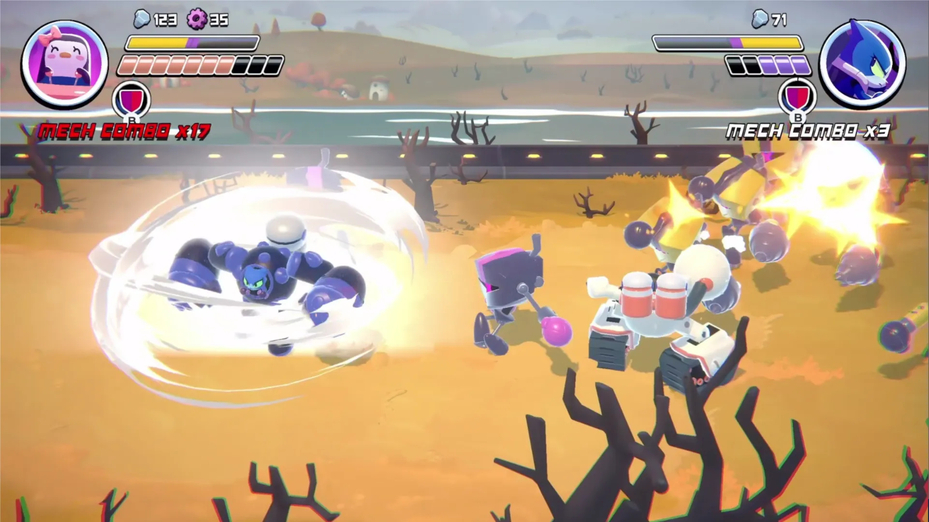Activate player one's mech shield icon
Screen dimensions: 929x522
131,98
